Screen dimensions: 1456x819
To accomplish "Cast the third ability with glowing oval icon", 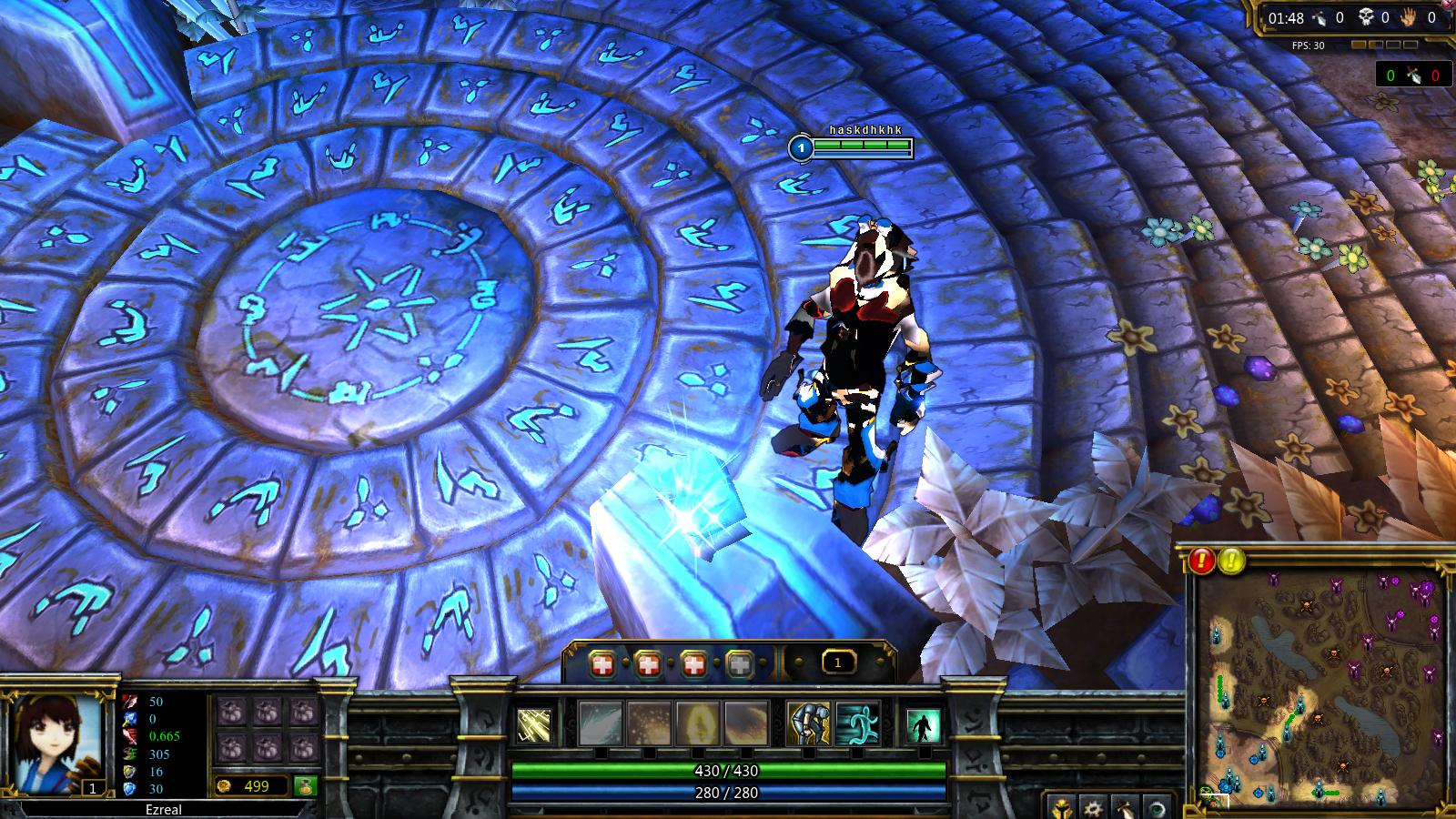I will [x=697, y=723].
